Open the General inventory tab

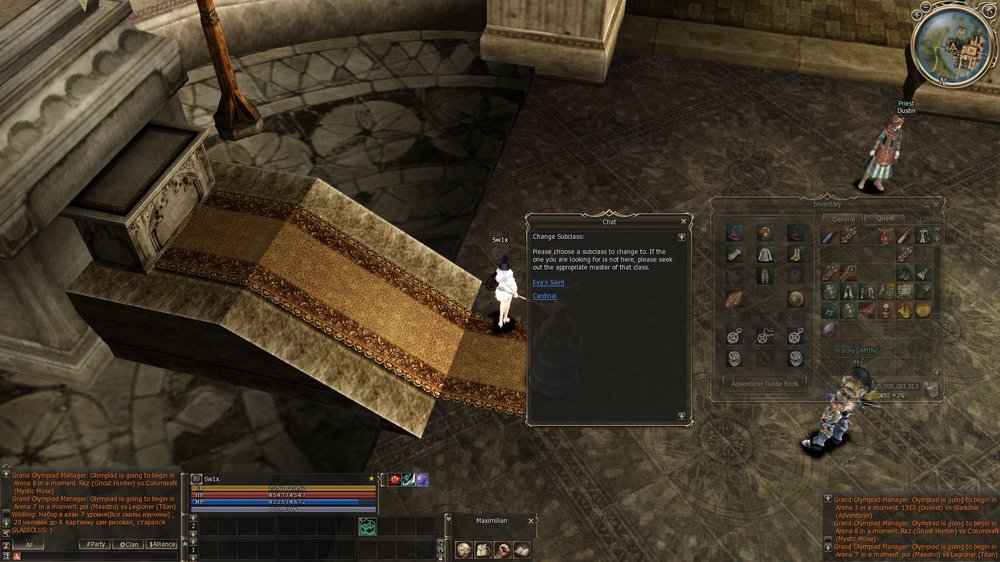tap(844, 218)
